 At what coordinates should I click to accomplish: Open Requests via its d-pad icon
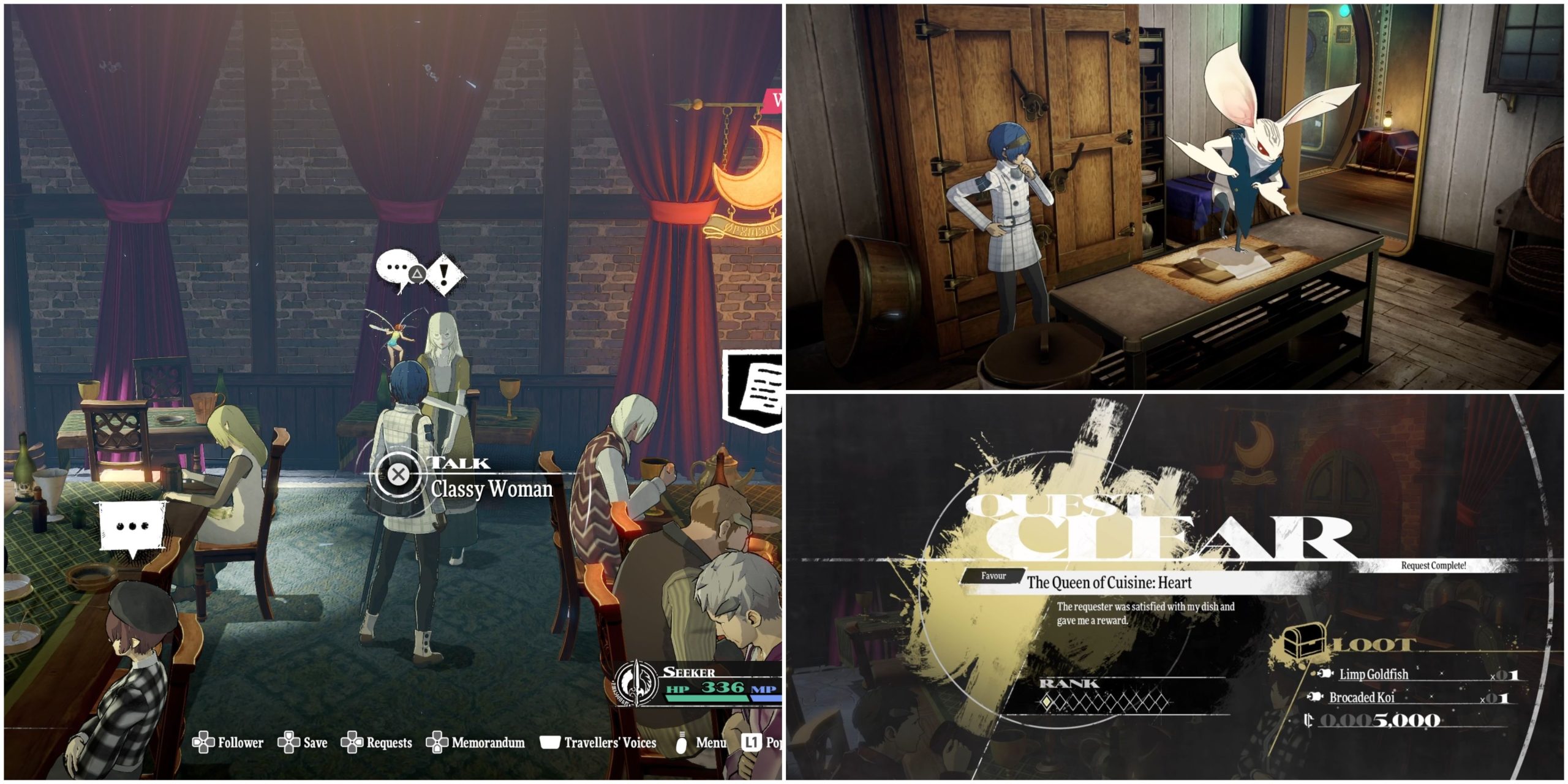click(x=353, y=742)
